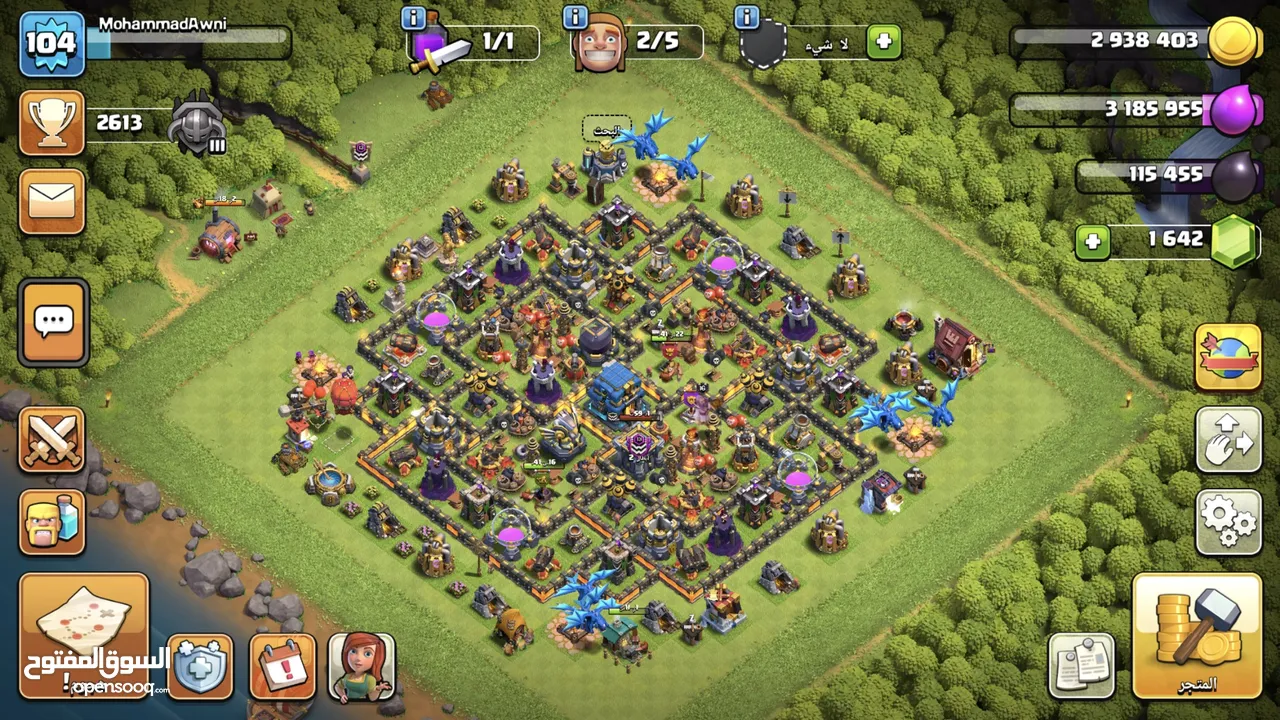Open the Shop with the hammer icon
1280x720 pixels.
[1197, 635]
